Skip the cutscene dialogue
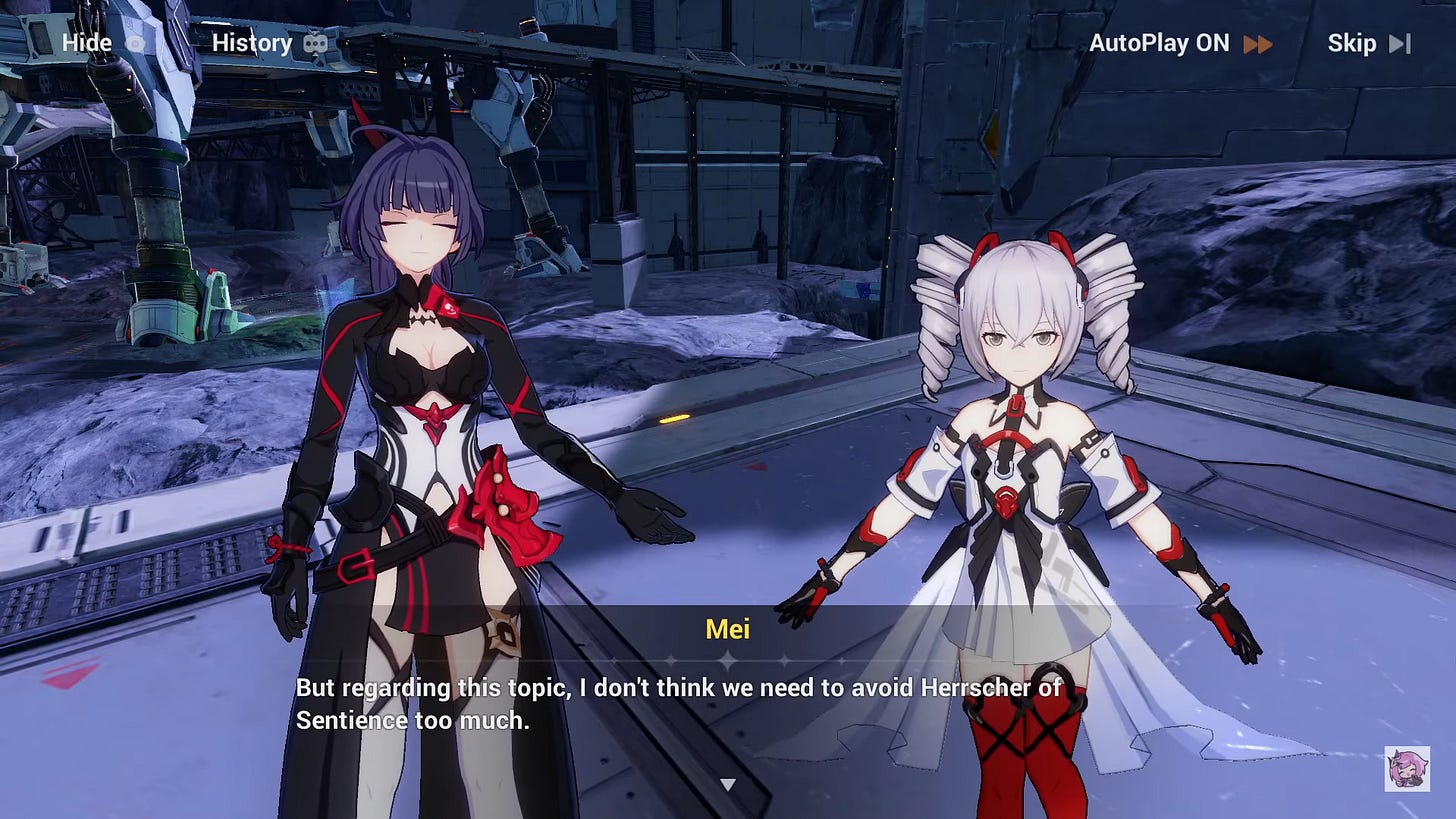Image resolution: width=1456 pixels, height=819 pixels. coord(1367,43)
